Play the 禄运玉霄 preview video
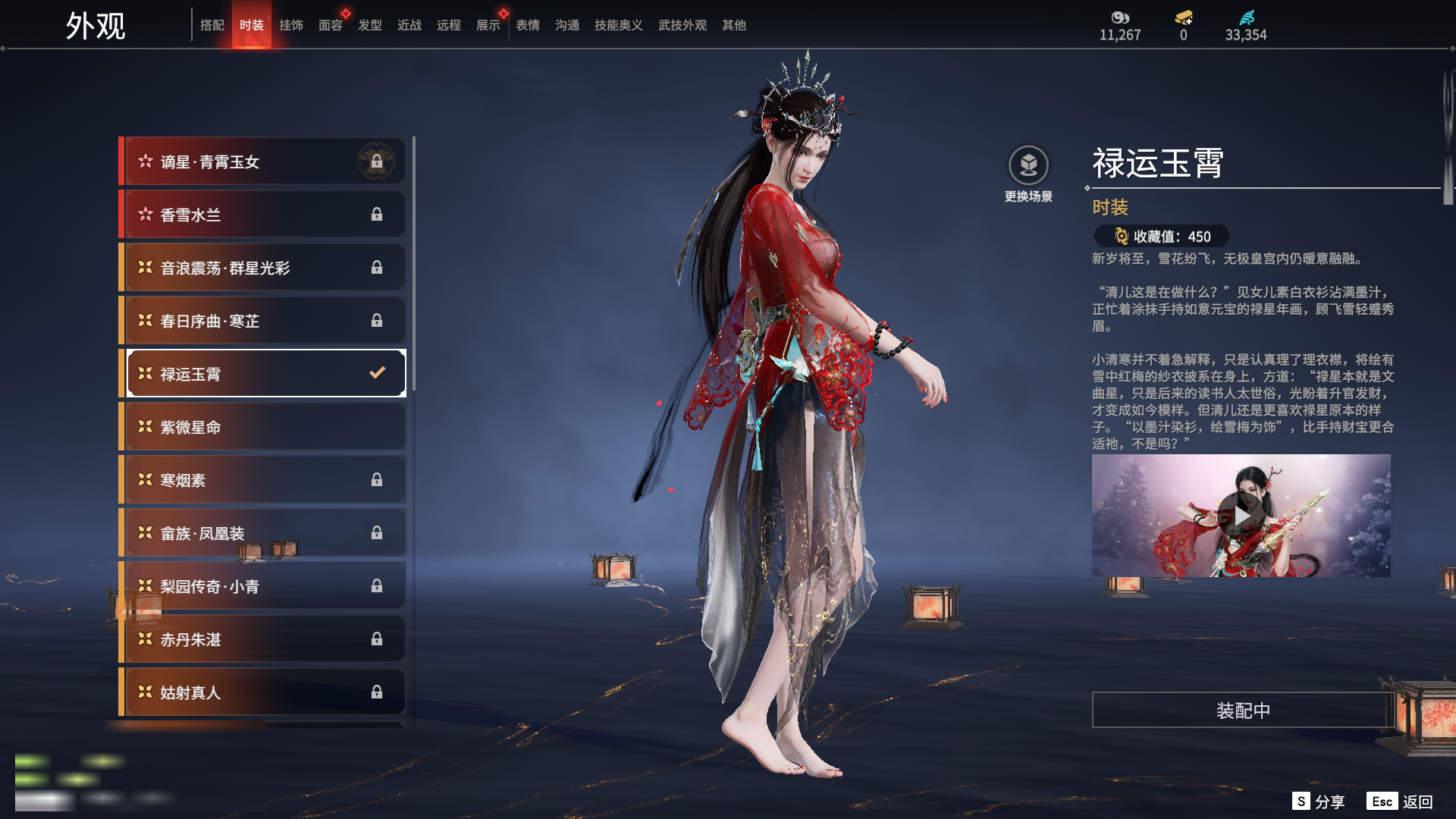 1241,516
